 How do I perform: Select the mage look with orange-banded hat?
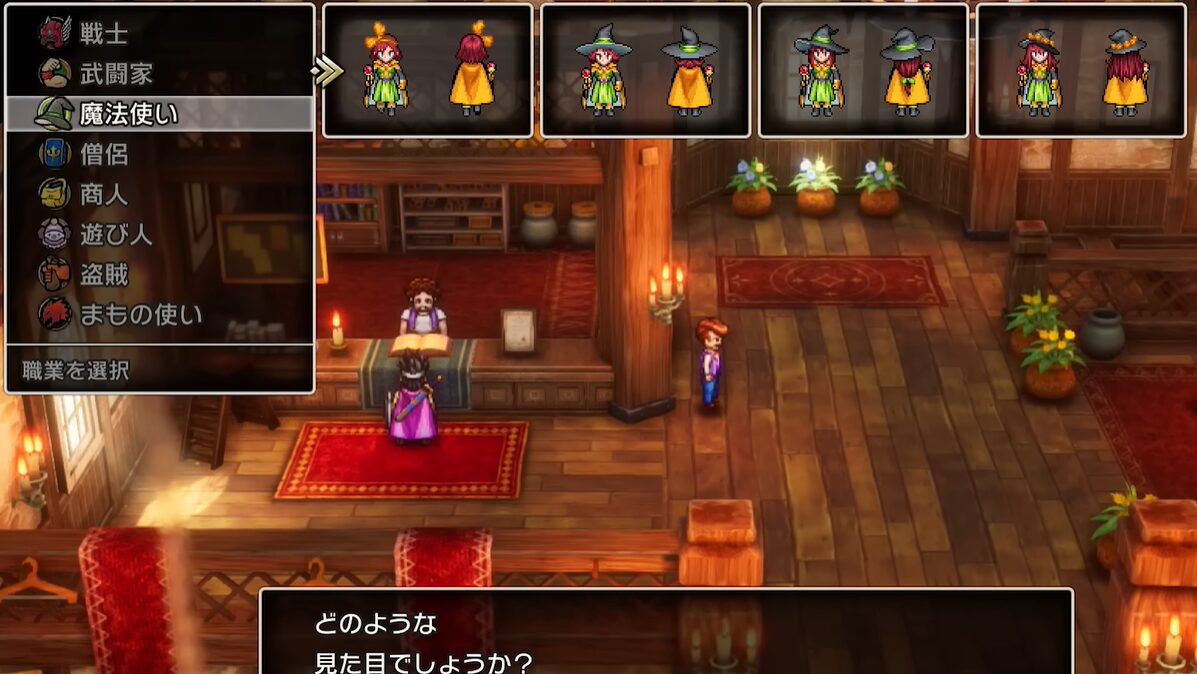[x=1081, y=70]
